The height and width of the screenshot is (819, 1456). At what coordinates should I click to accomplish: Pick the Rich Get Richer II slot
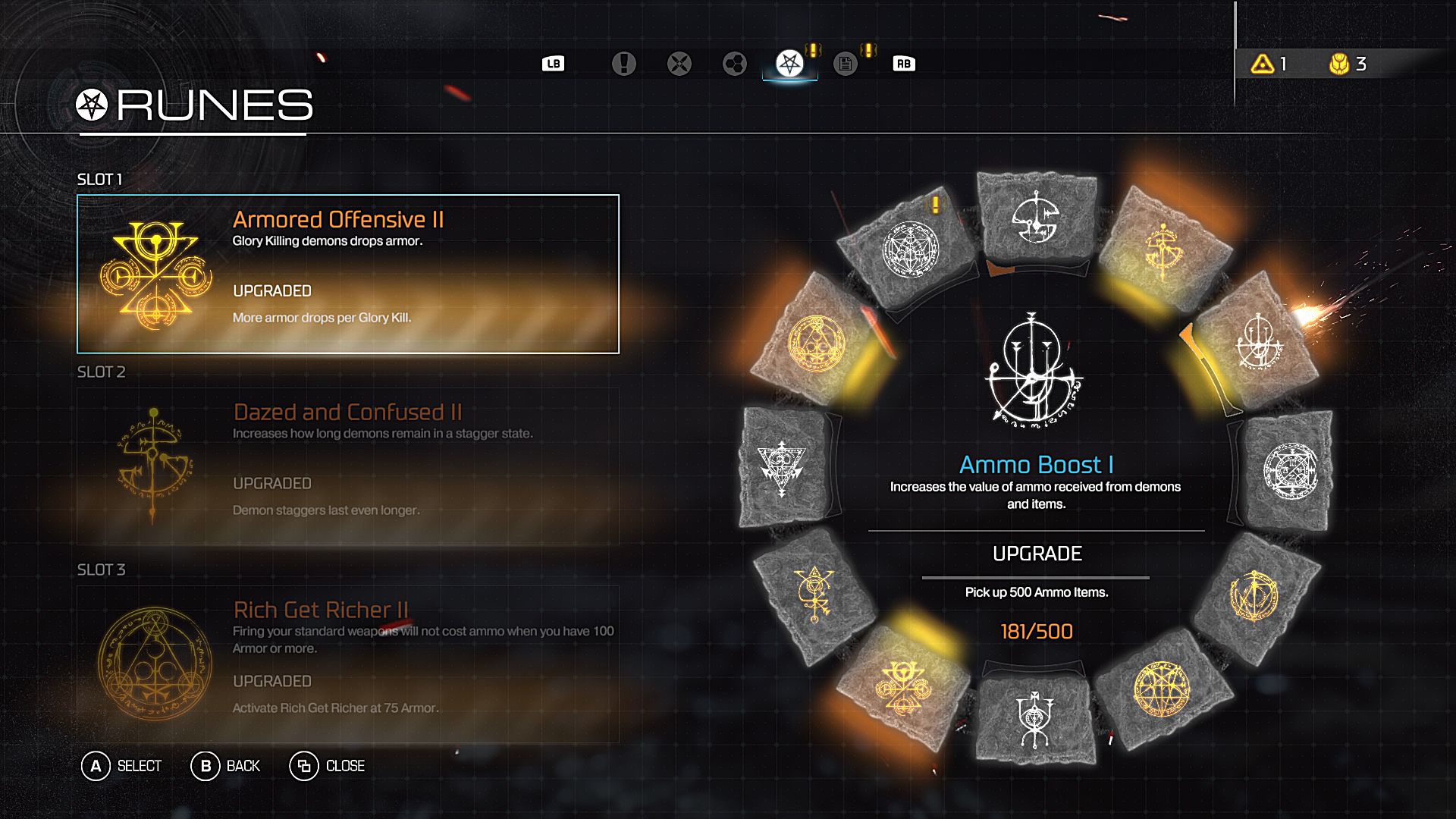coord(348,664)
